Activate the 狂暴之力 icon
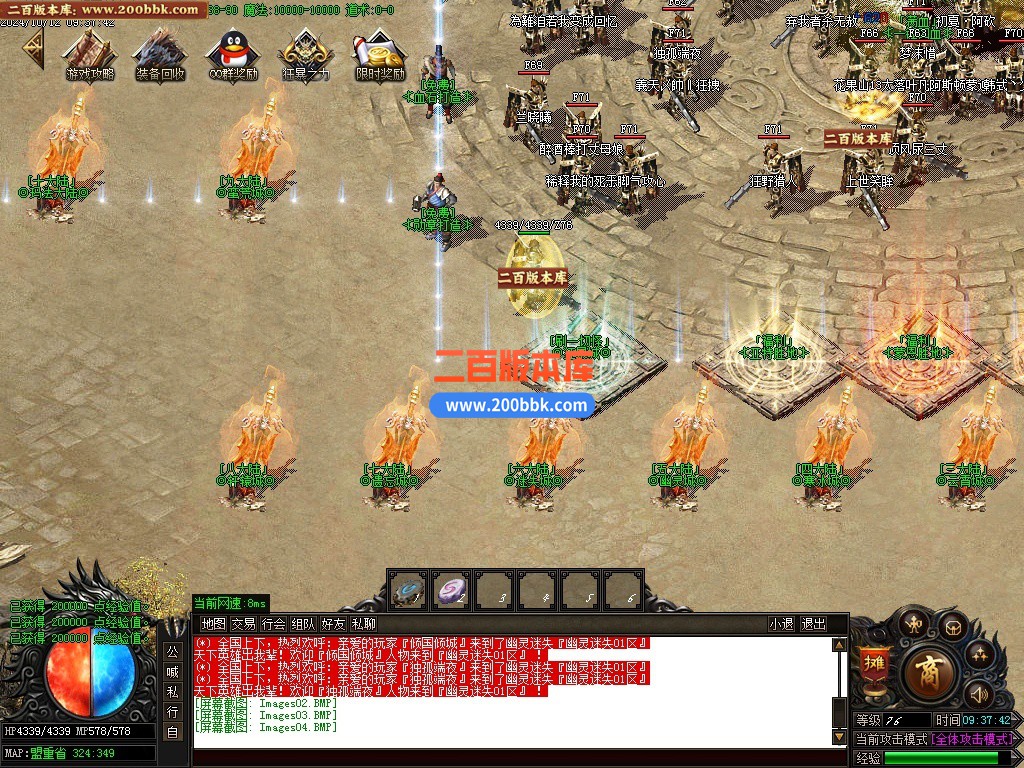The height and width of the screenshot is (768, 1024). (x=305, y=55)
